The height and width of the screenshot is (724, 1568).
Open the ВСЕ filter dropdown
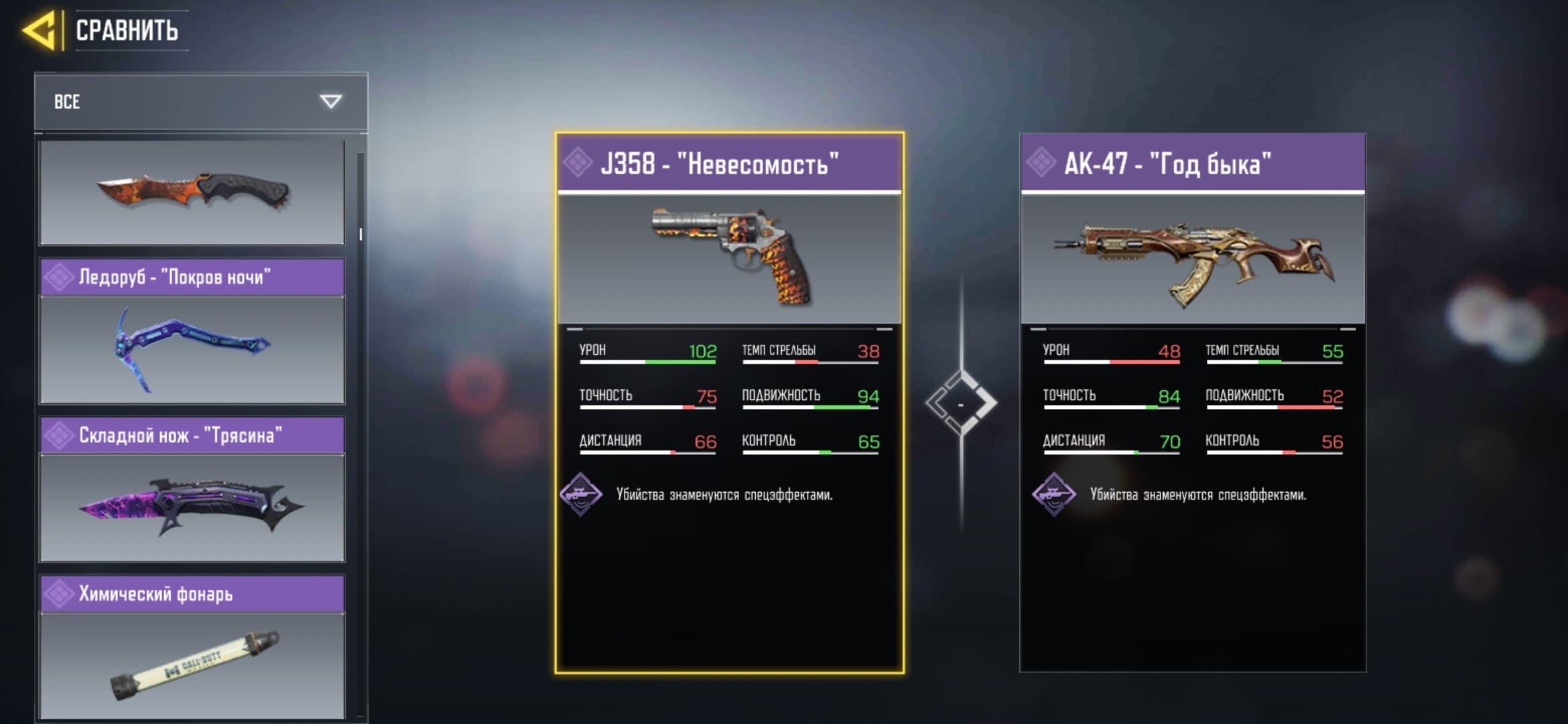coord(201,101)
